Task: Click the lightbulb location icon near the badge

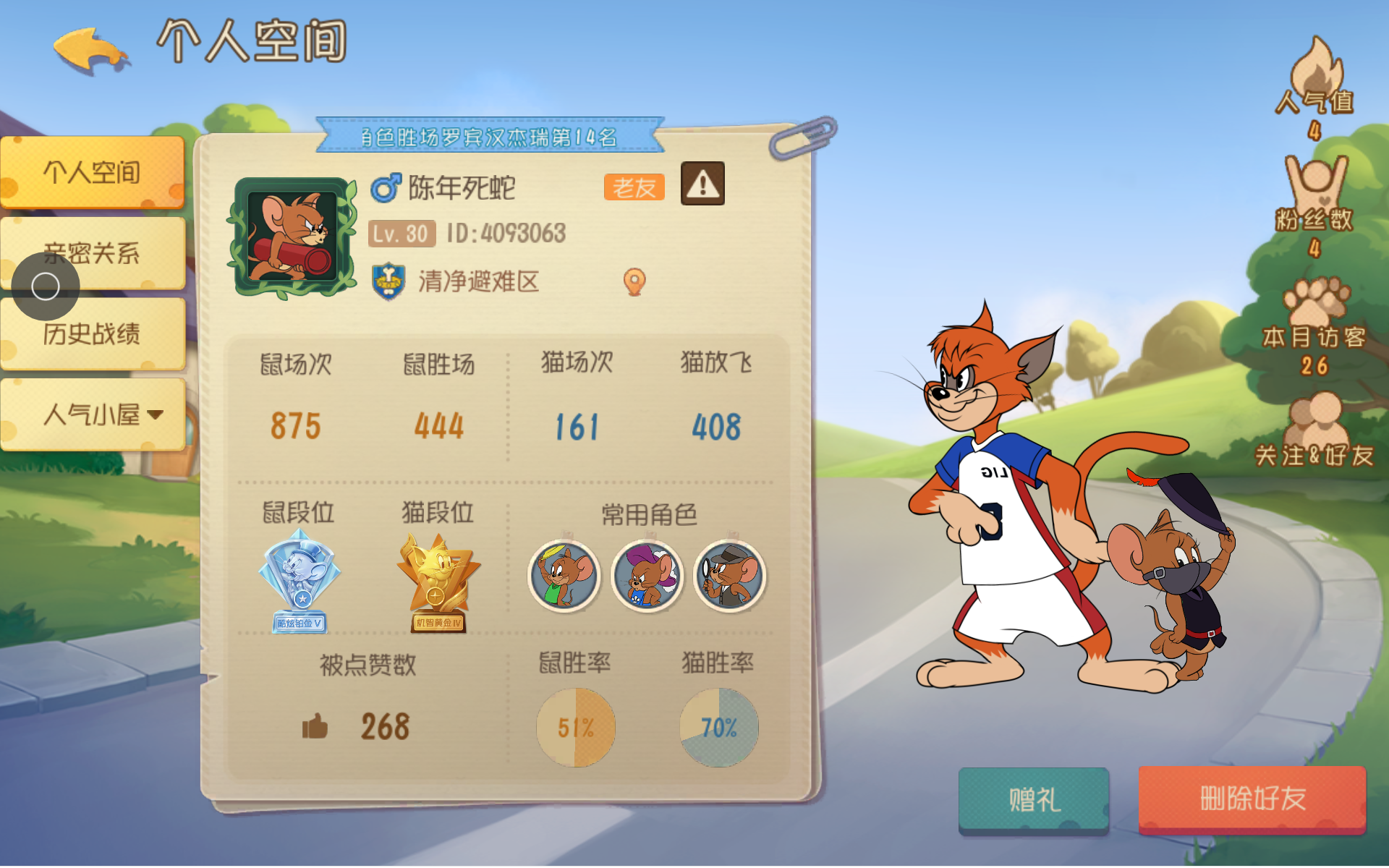Action: [x=634, y=282]
